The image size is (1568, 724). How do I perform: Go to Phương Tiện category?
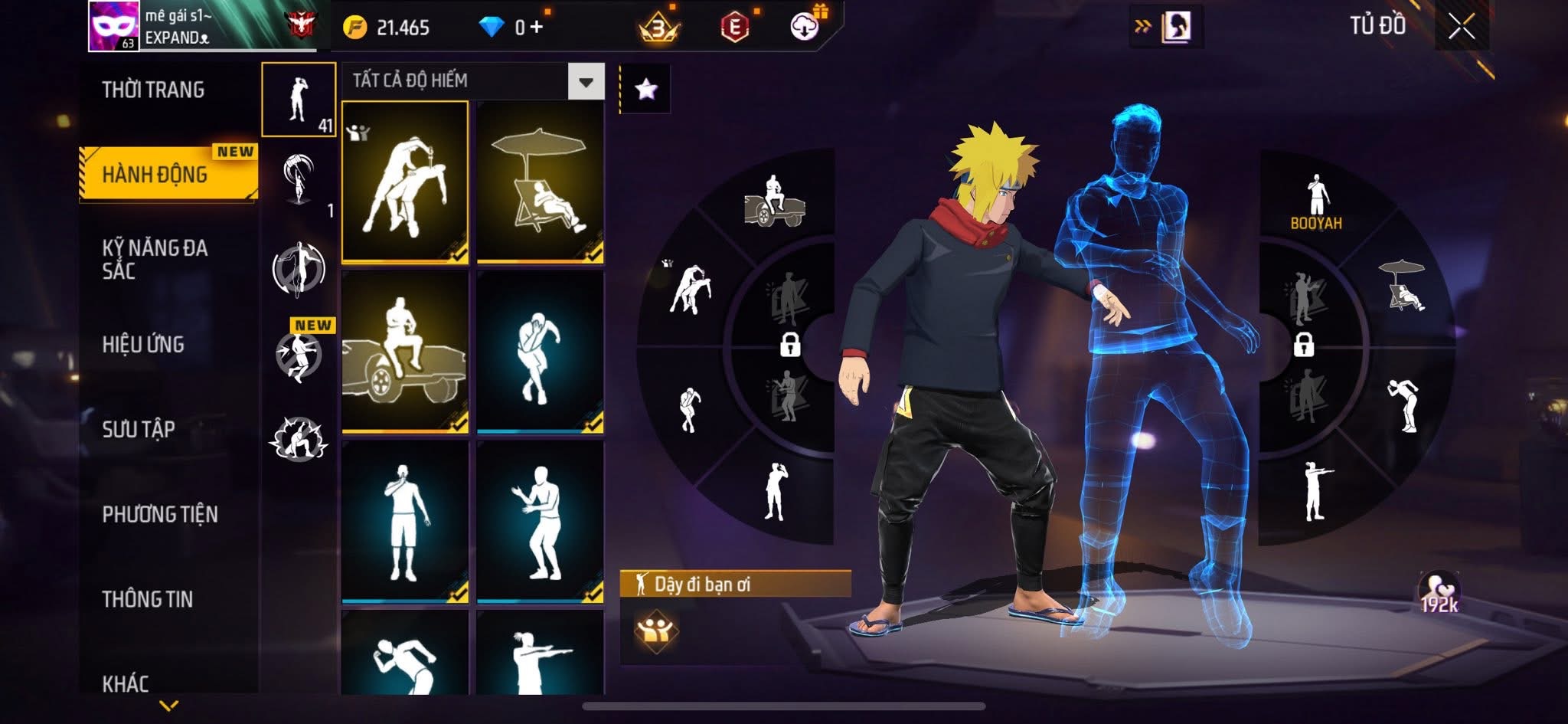click(x=160, y=514)
